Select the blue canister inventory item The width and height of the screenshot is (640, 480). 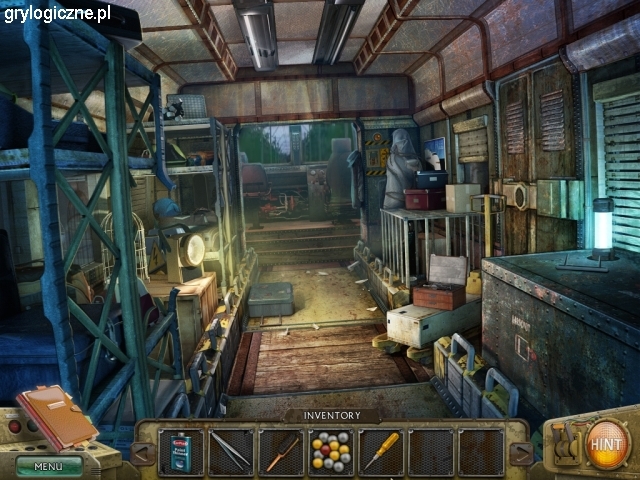point(181,451)
